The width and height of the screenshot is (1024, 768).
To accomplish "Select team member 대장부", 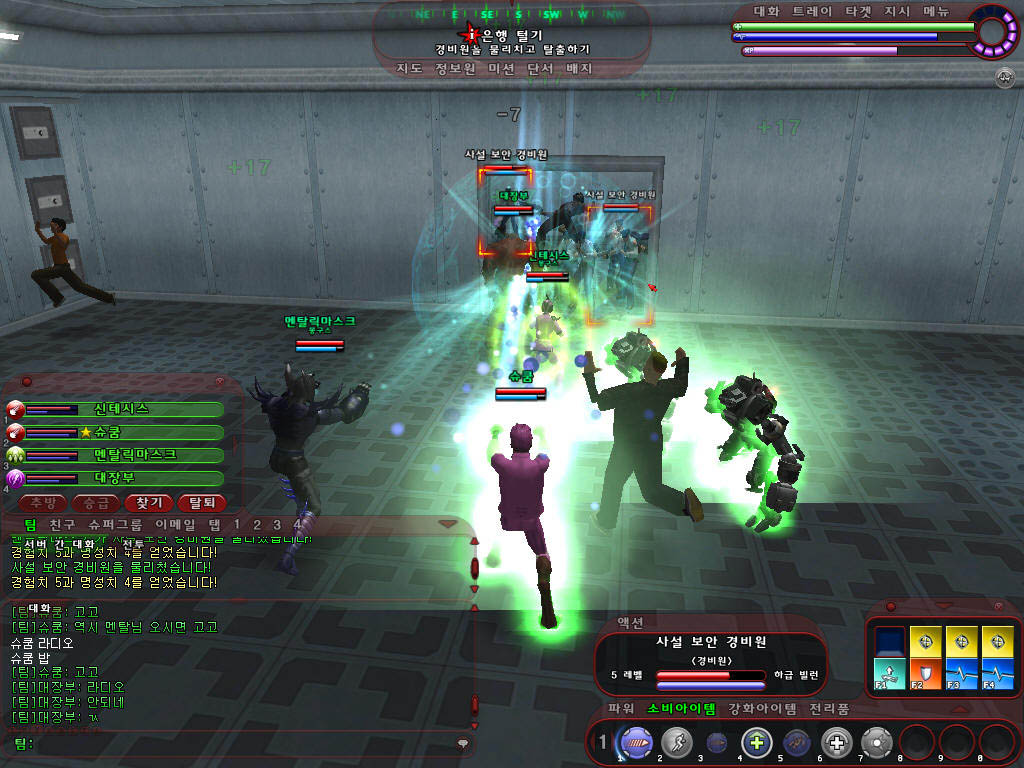I will click(121, 478).
